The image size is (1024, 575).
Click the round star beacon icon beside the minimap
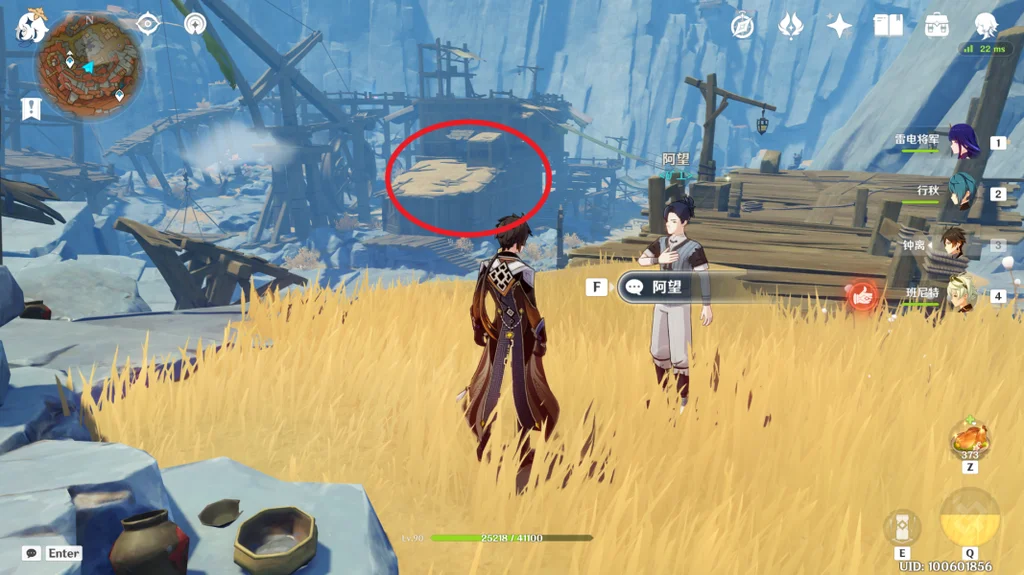click(x=195, y=23)
